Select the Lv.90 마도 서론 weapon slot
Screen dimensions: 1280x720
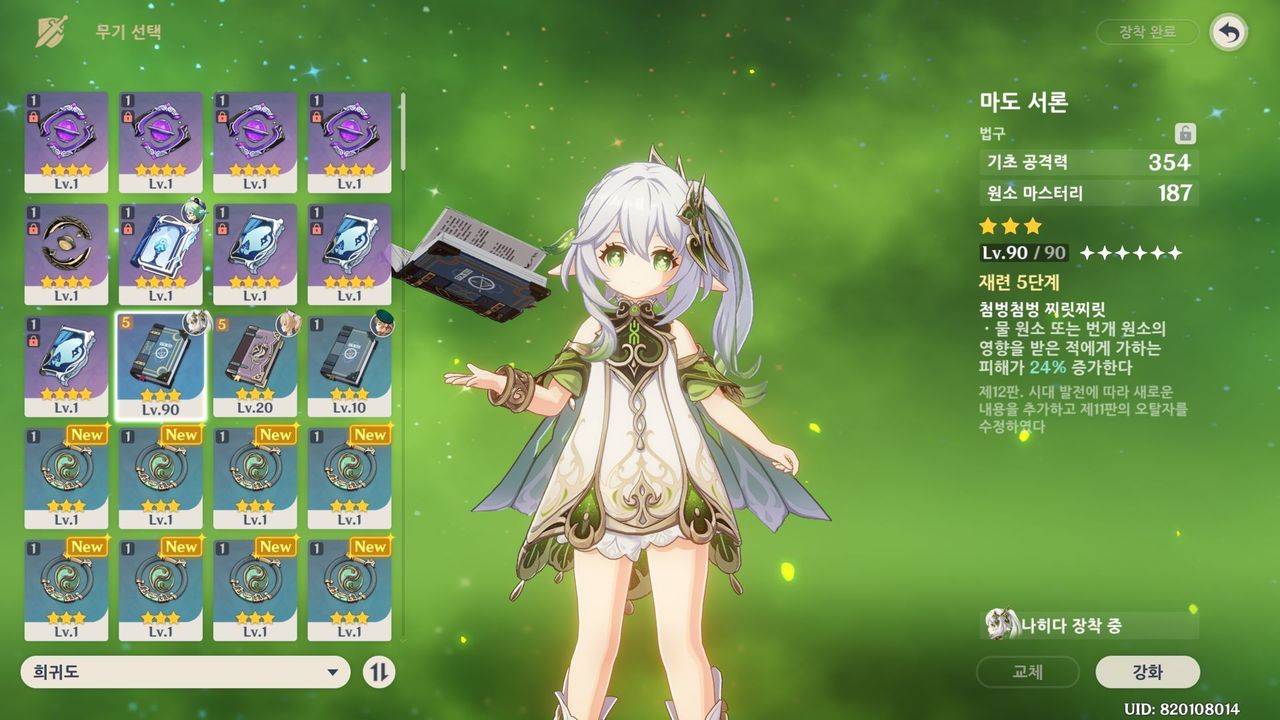coord(161,366)
